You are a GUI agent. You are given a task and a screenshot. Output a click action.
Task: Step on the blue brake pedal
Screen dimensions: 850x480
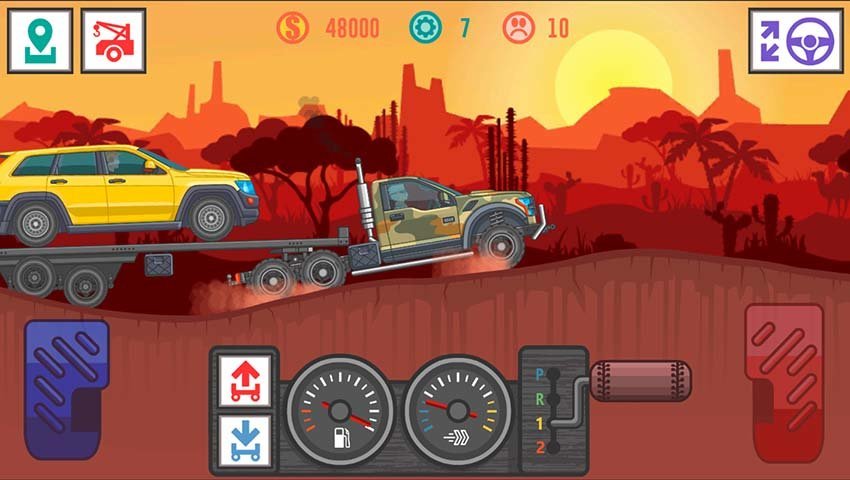[66, 388]
